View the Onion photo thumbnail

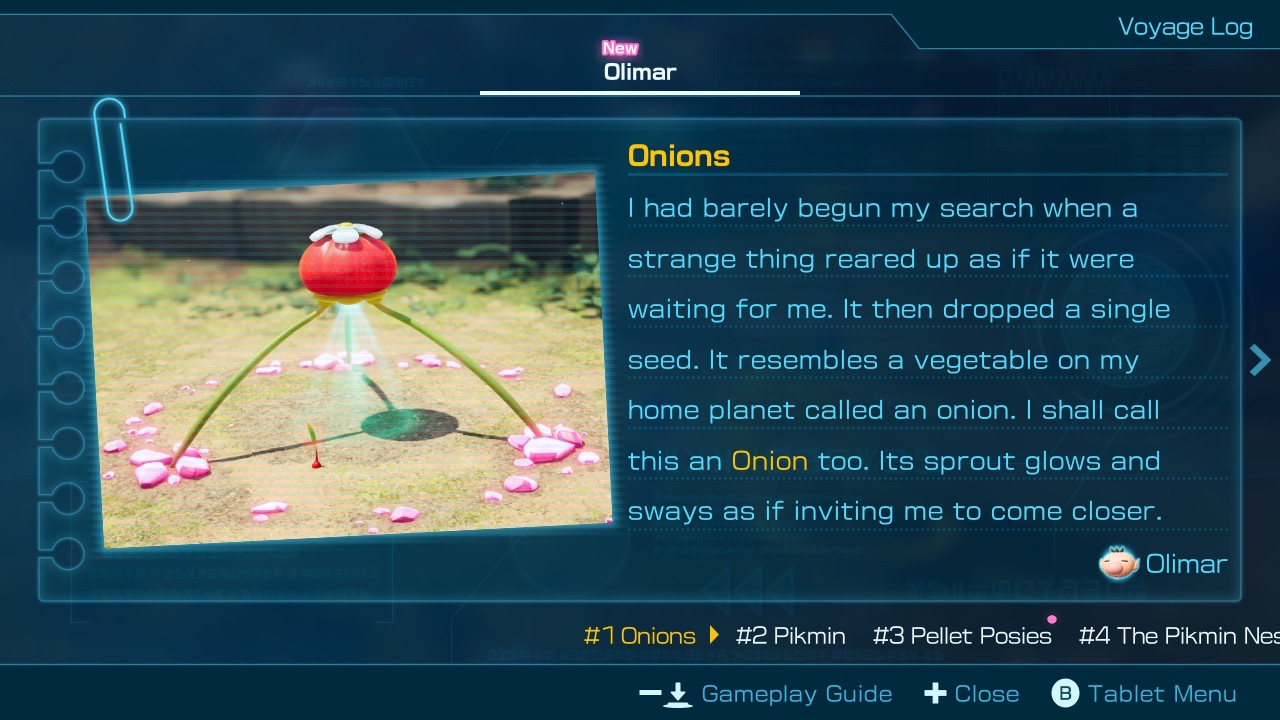pos(349,360)
